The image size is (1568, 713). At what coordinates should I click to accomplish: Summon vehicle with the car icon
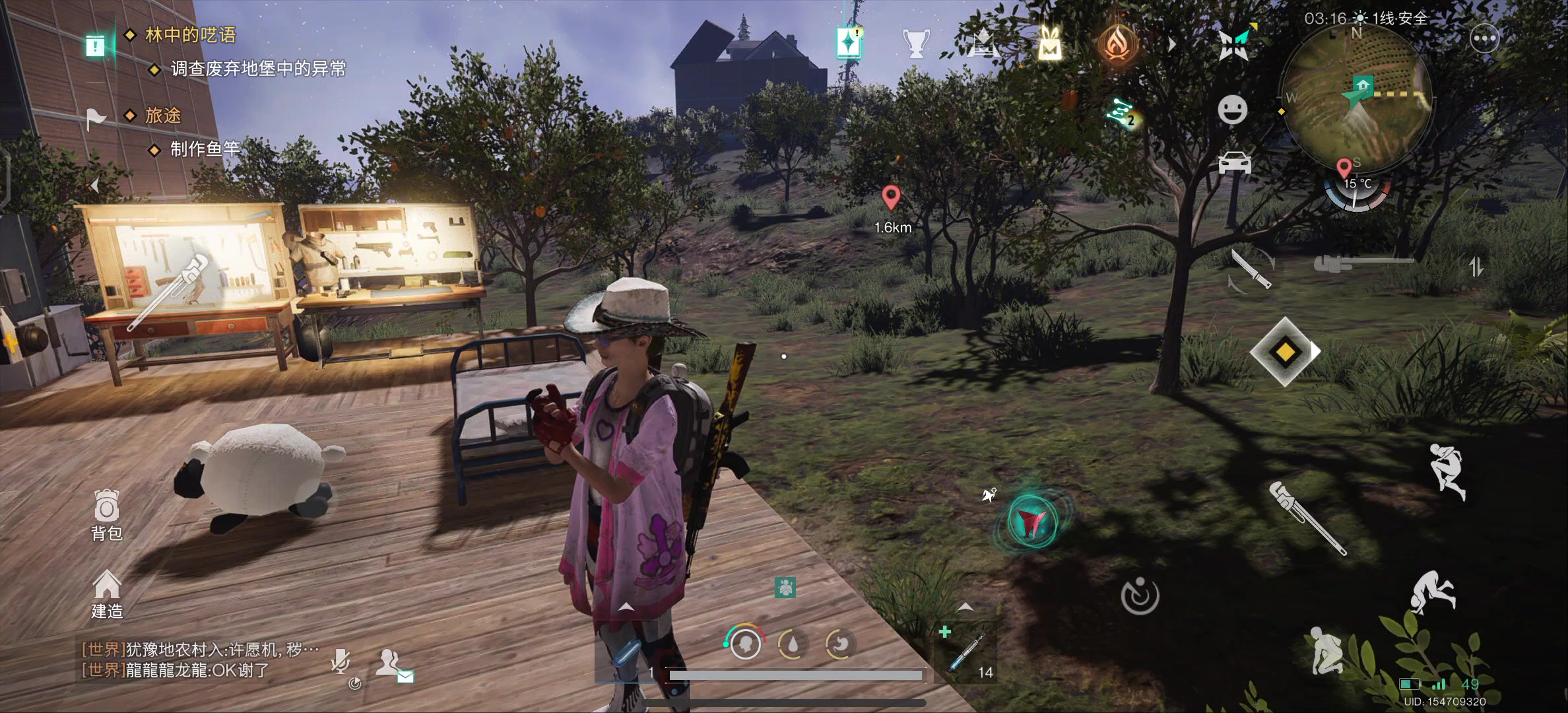pyautogui.click(x=1234, y=162)
